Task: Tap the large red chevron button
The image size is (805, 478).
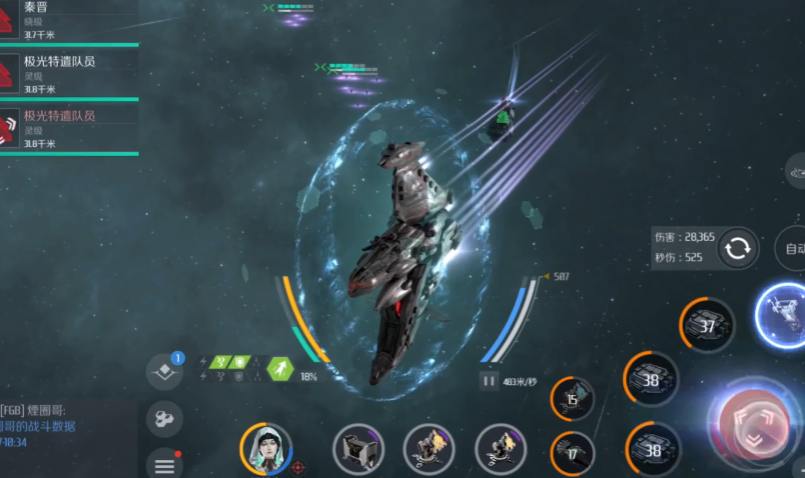Action: [754, 425]
